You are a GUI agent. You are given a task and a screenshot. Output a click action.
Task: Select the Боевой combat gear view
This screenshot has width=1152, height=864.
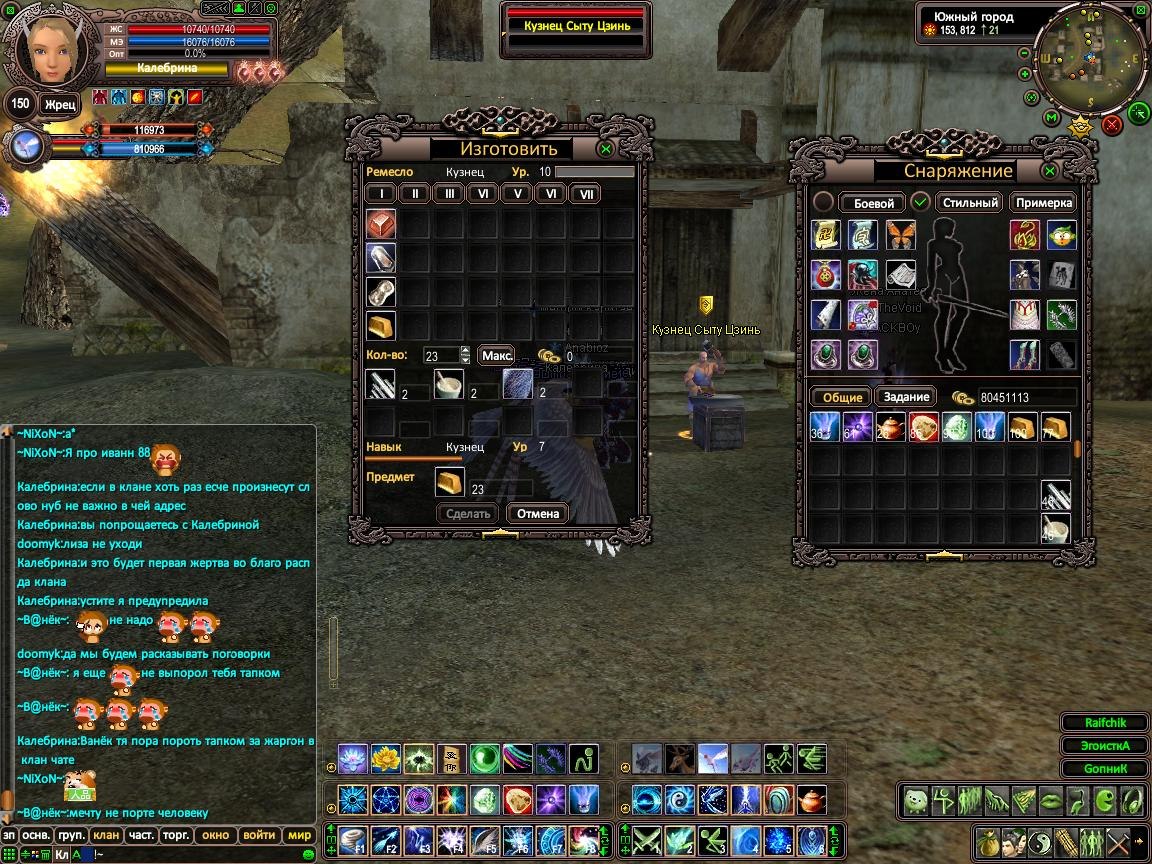[x=873, y=203]
